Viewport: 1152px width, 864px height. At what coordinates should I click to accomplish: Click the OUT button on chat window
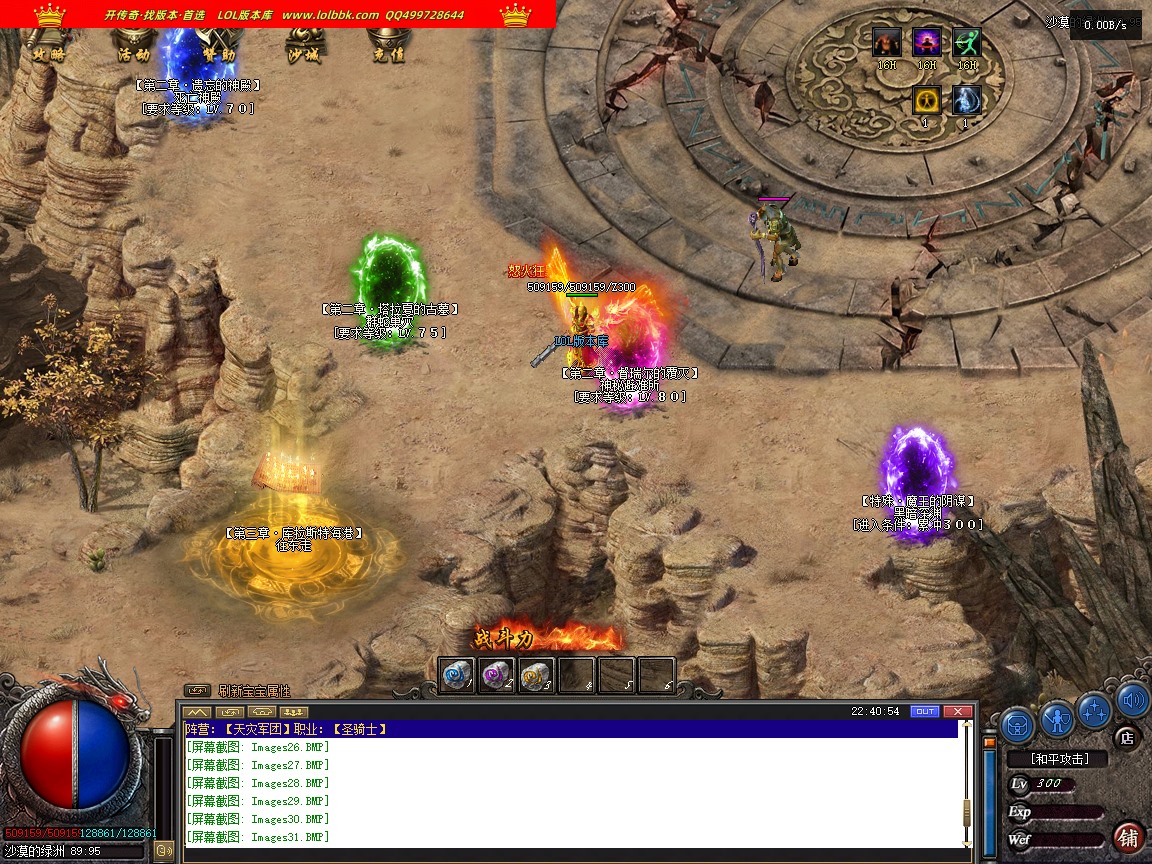(x=925, y=711)
